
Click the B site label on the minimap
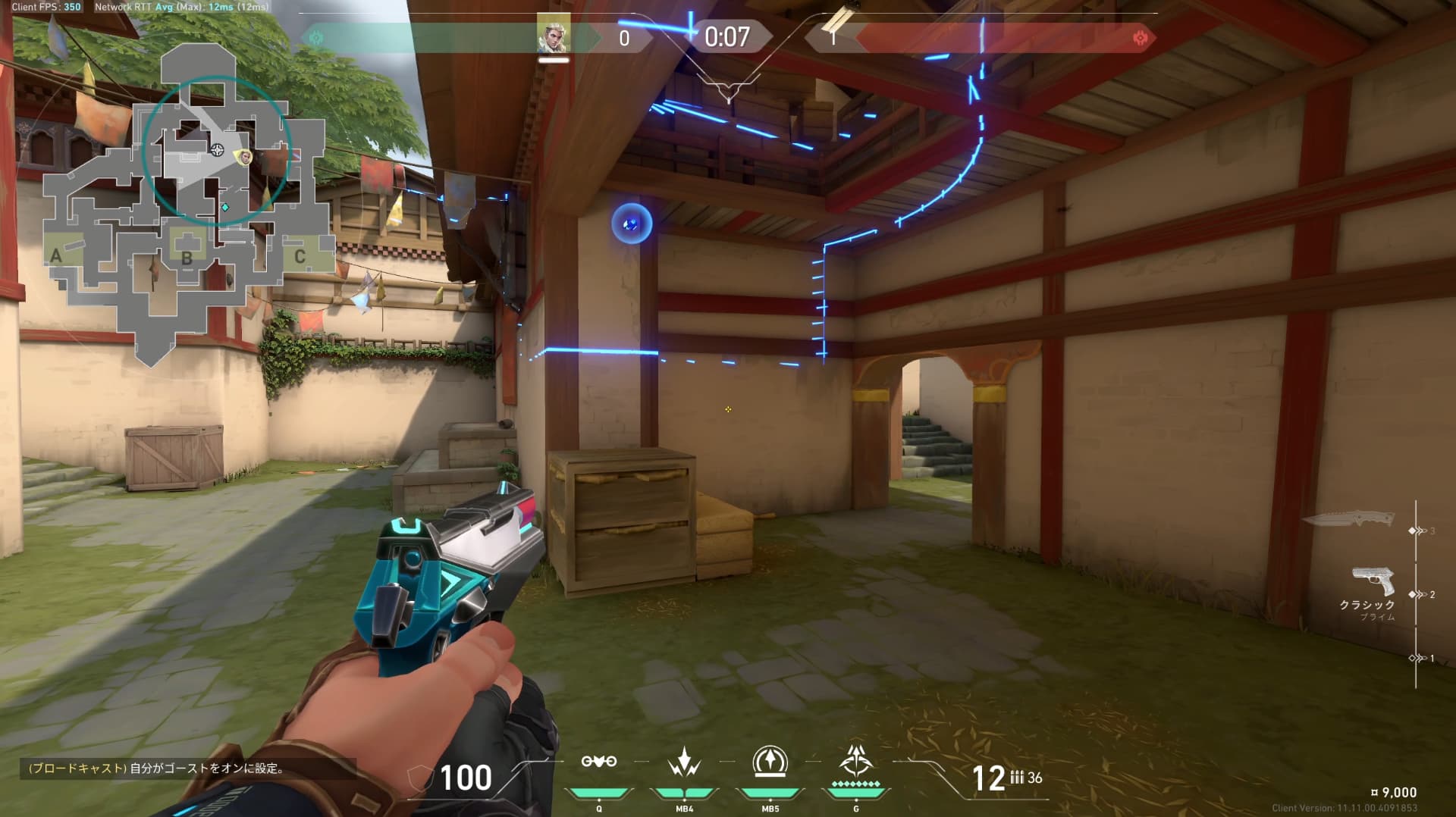pos(187,258)
